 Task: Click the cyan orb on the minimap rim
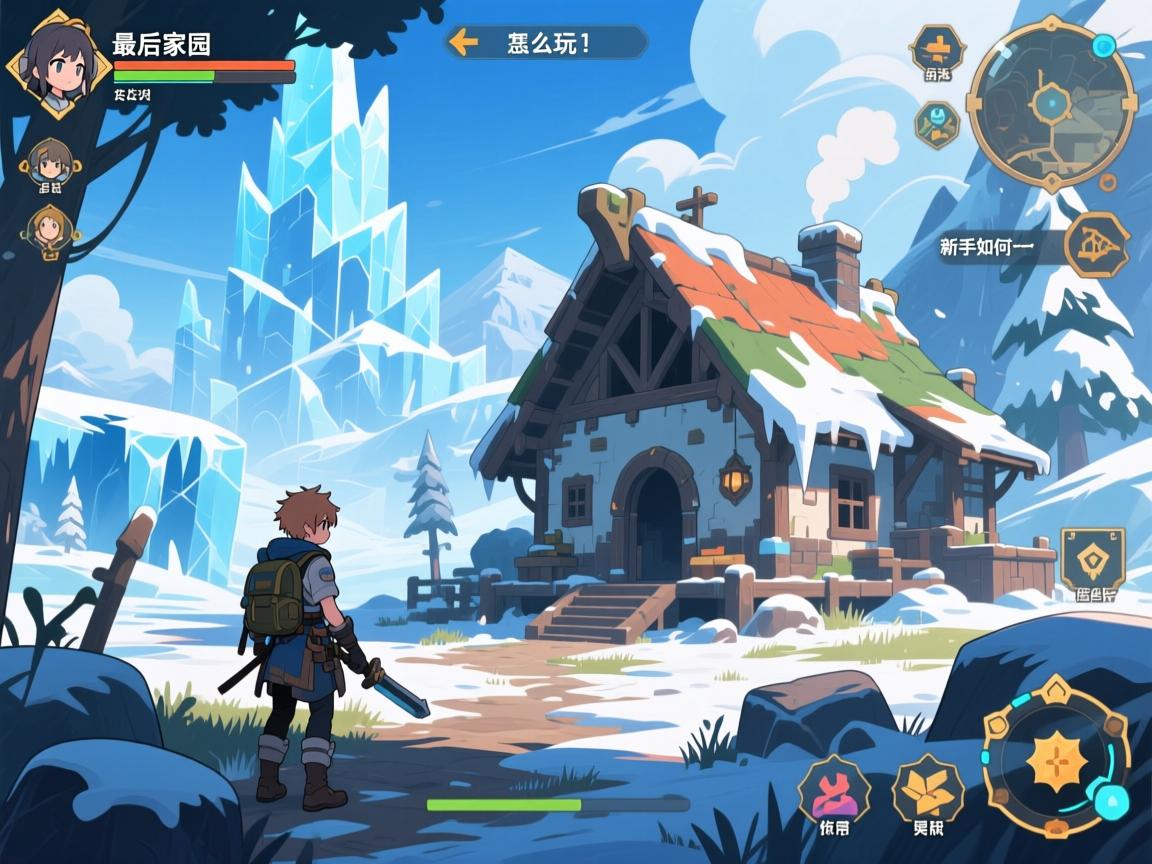(x=1103, y=46)
